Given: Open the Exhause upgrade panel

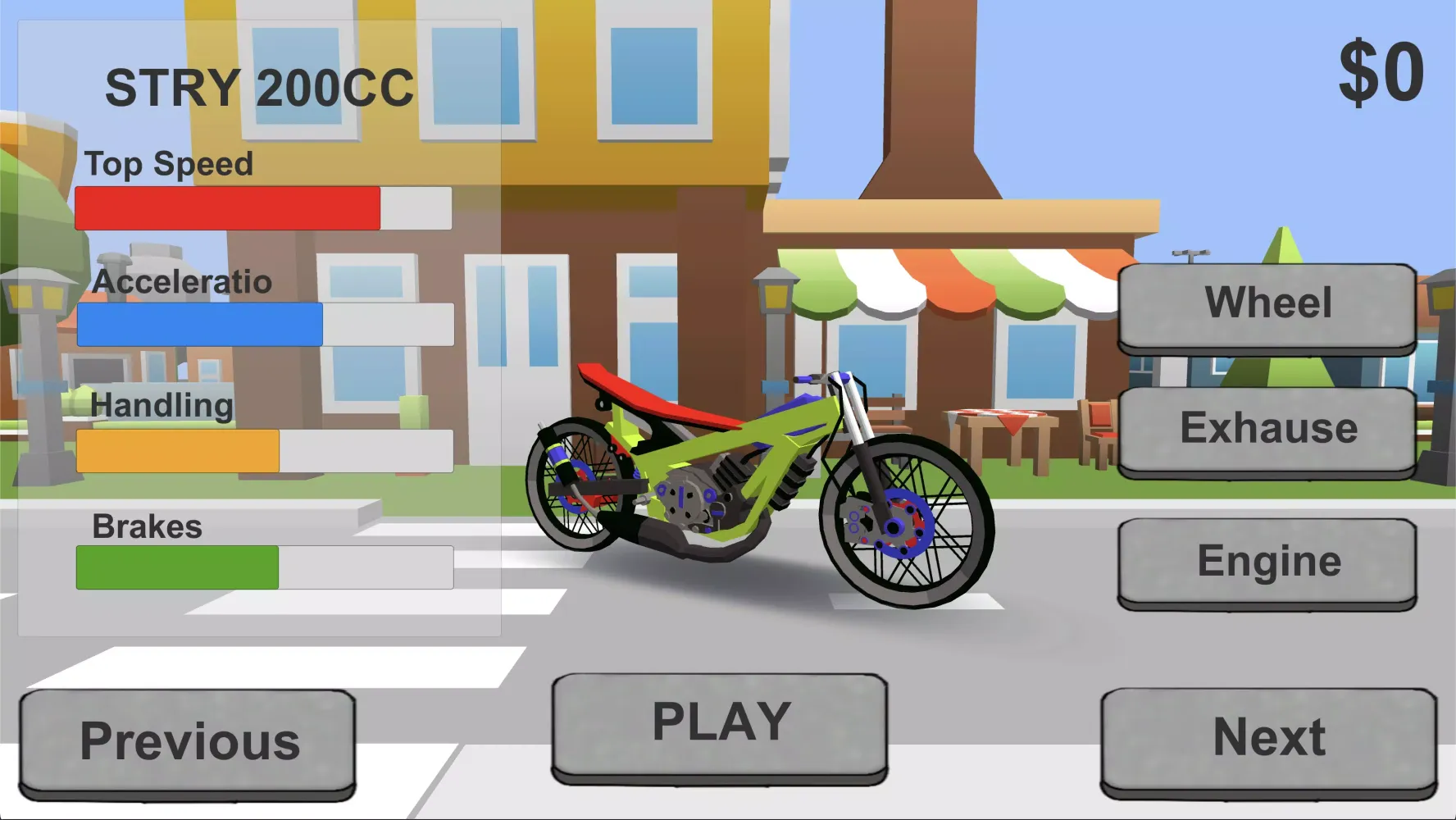Looking at the screenshot, I should click(x=1267, y=427).
